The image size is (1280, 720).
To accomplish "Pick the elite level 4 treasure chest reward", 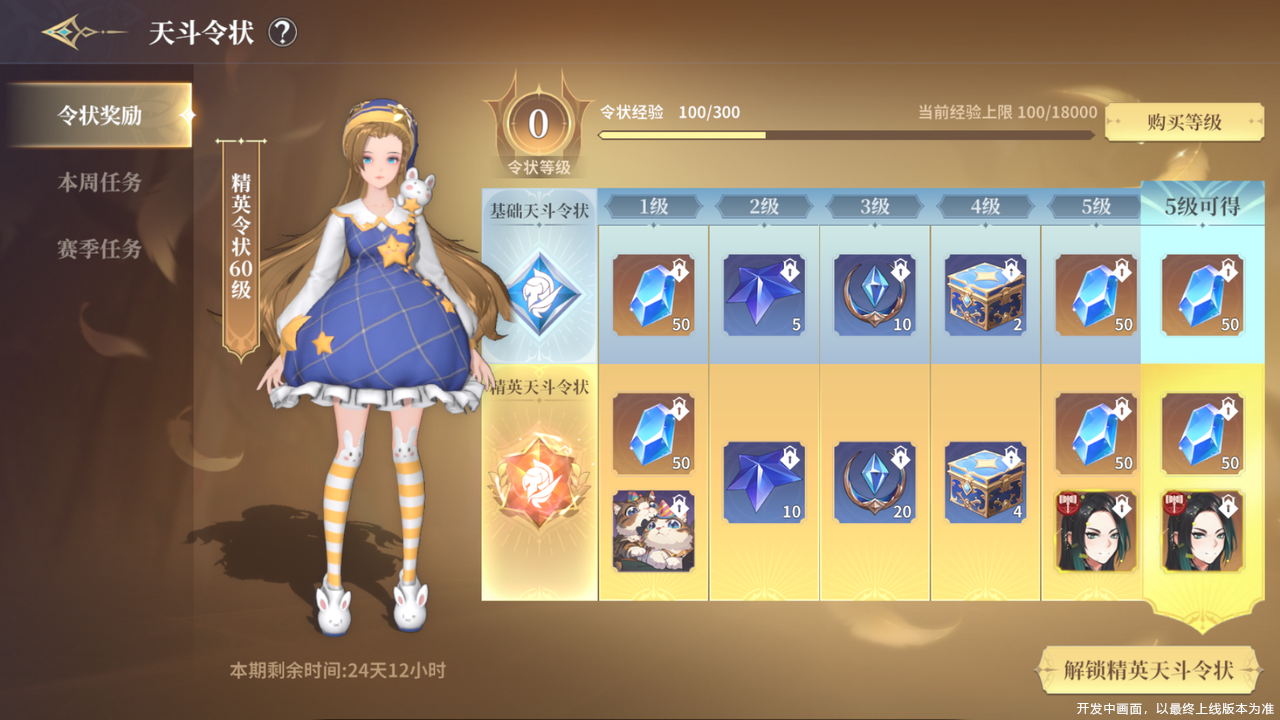I will tap(986, 482).
